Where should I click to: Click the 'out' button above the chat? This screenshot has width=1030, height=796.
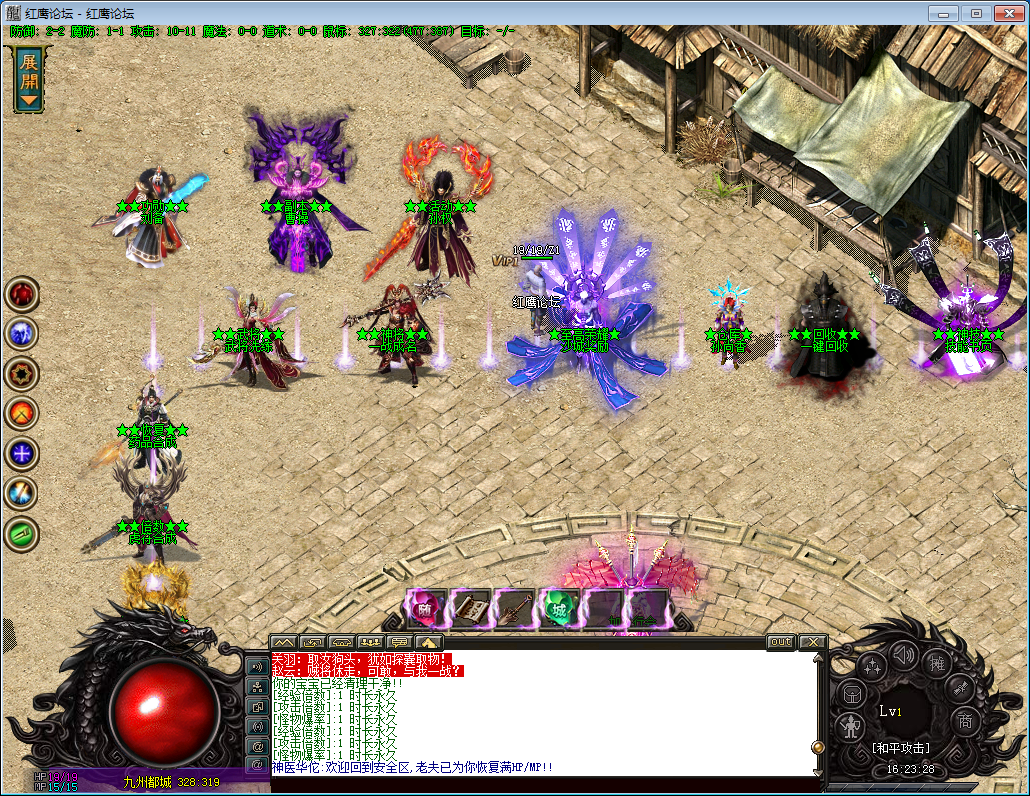[x=780, y=642]
